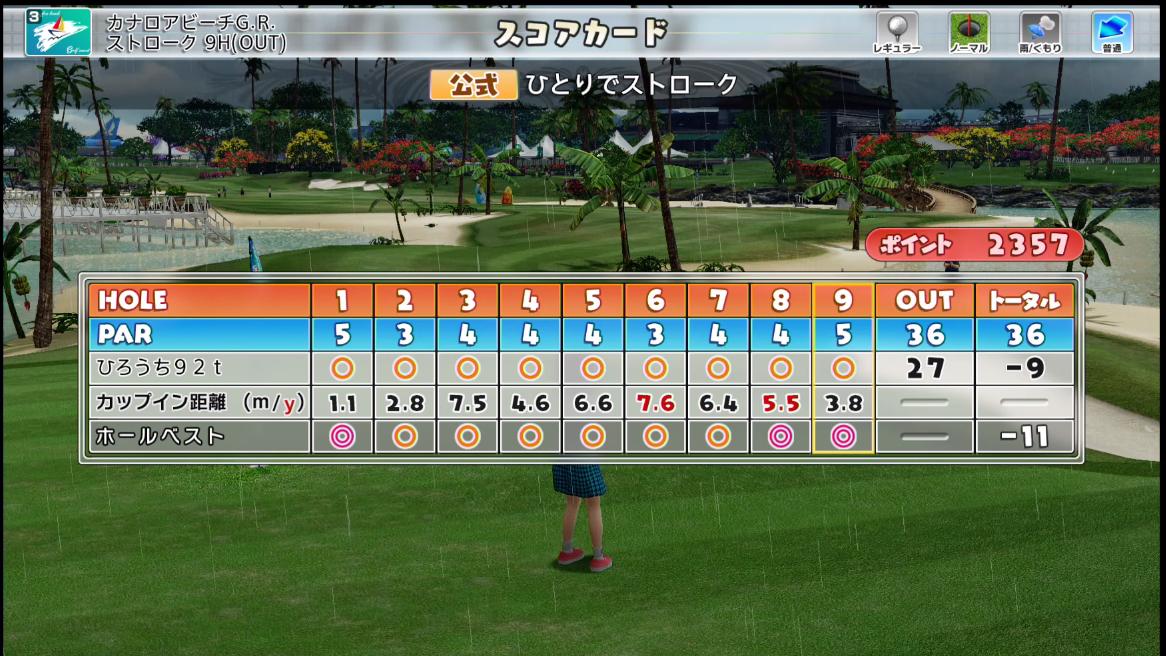Select the highlighted hole 9 column header
This screenshot has height=656, width=1166.
coord(843,300)
